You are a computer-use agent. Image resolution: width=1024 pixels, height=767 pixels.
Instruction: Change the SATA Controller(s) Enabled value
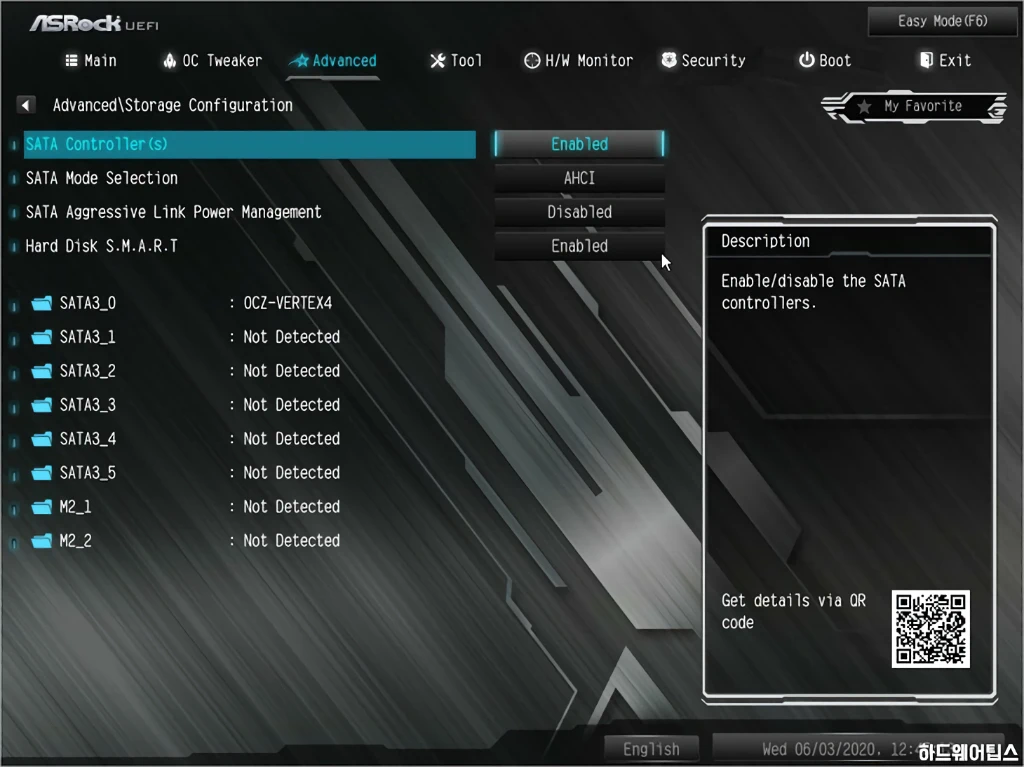[579, 144]
